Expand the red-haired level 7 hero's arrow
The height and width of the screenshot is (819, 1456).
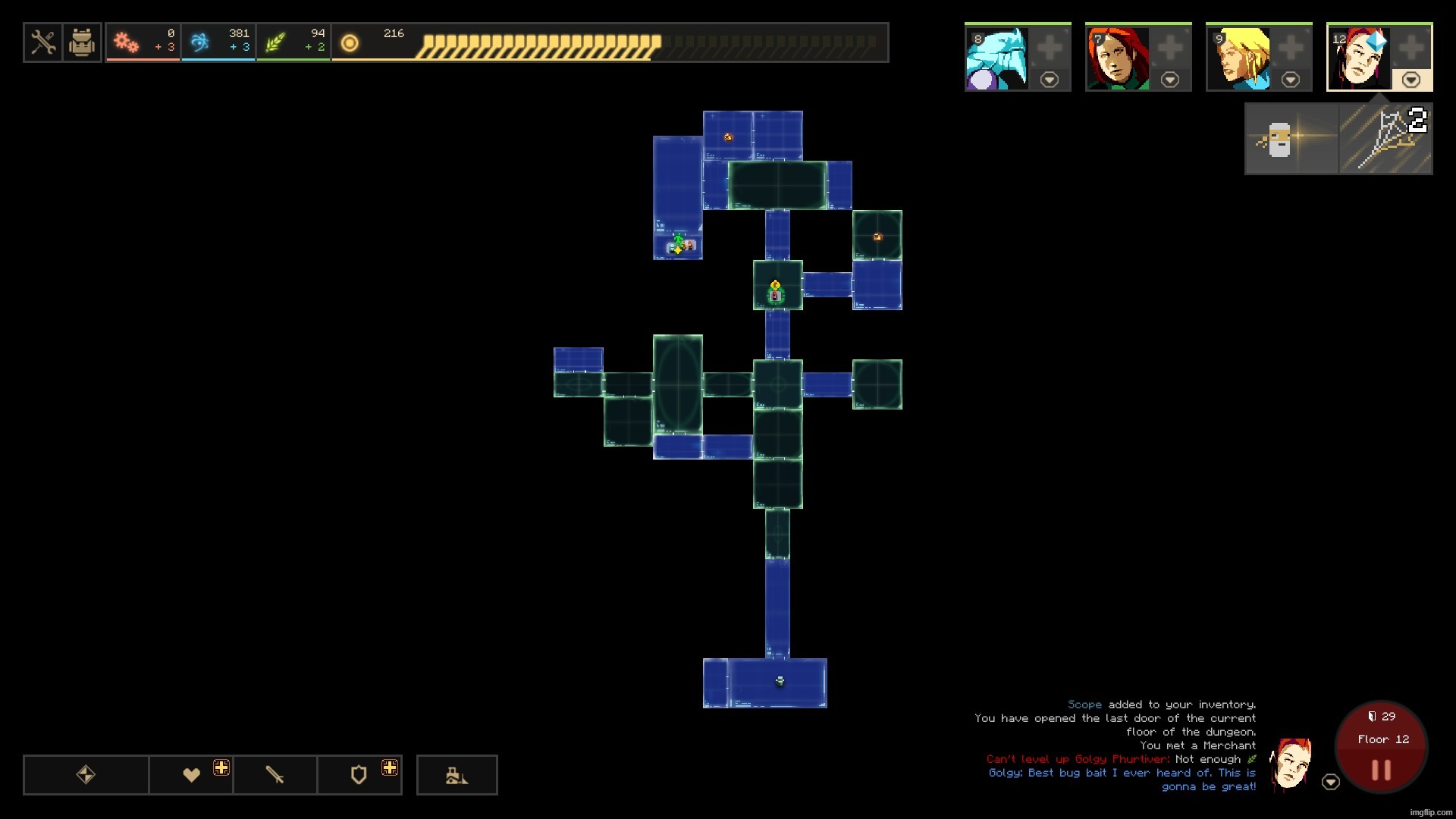click(x=1171, y=79)
